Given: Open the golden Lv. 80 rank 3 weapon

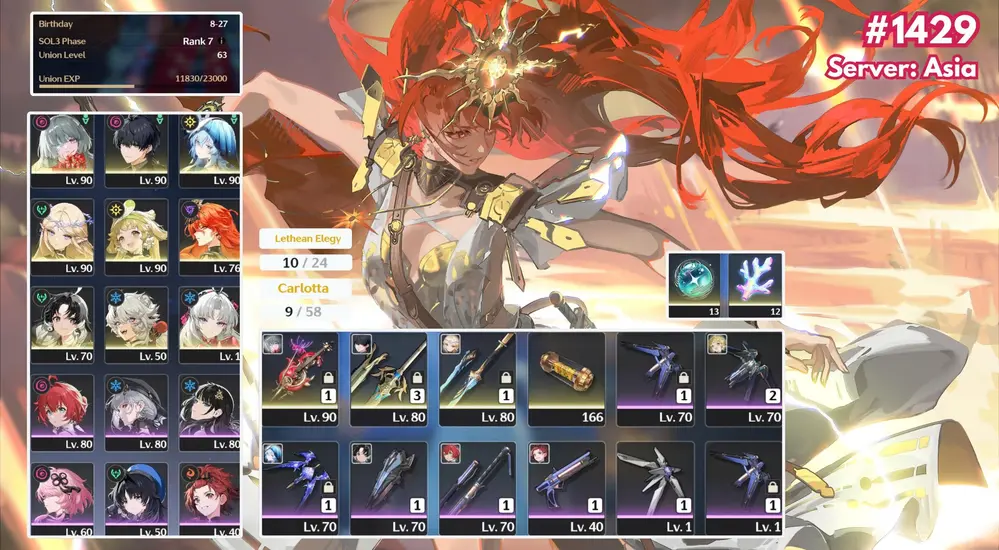Looking at the screenshot, I should pos(390,377).
